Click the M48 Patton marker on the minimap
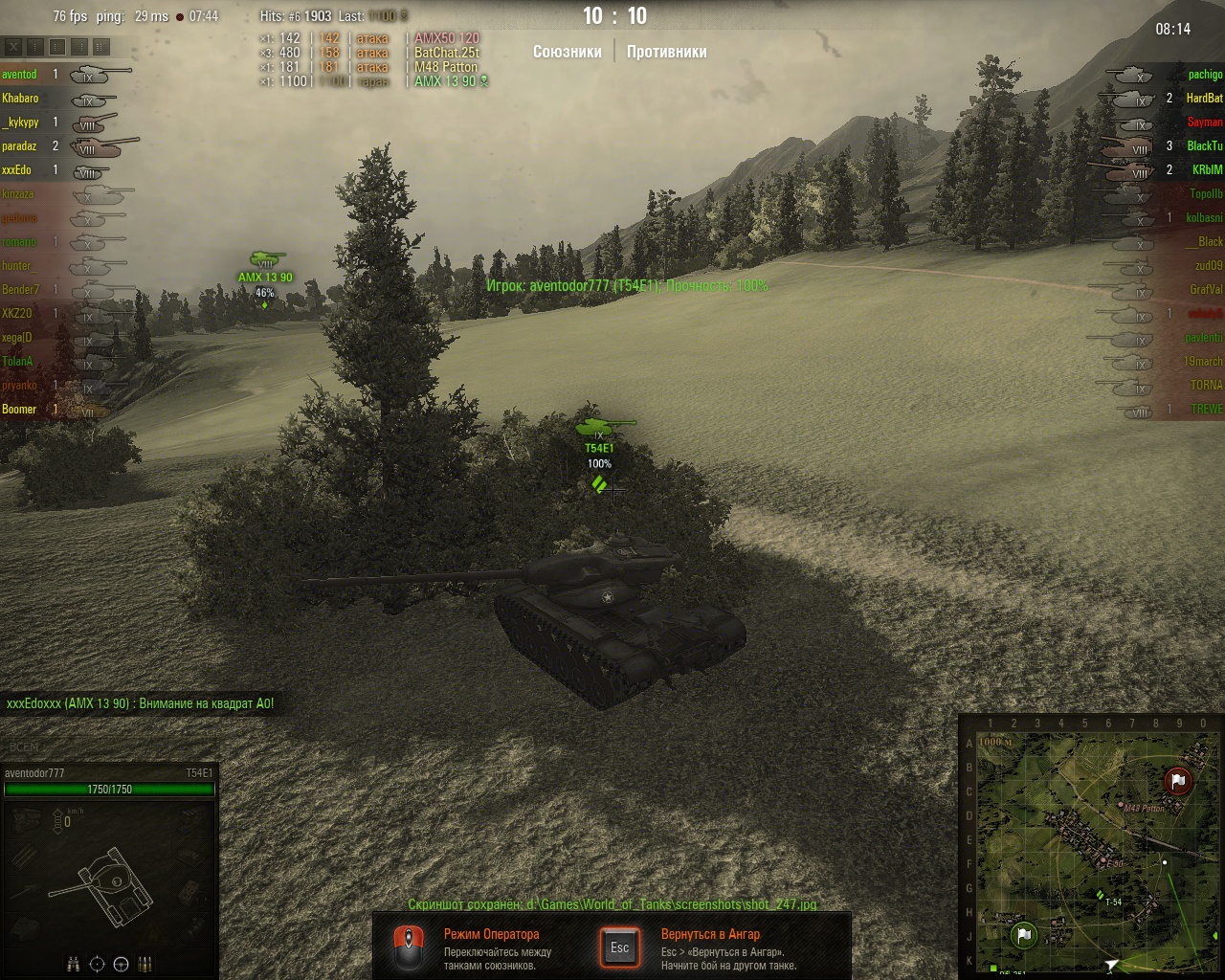 (1121, 805)
